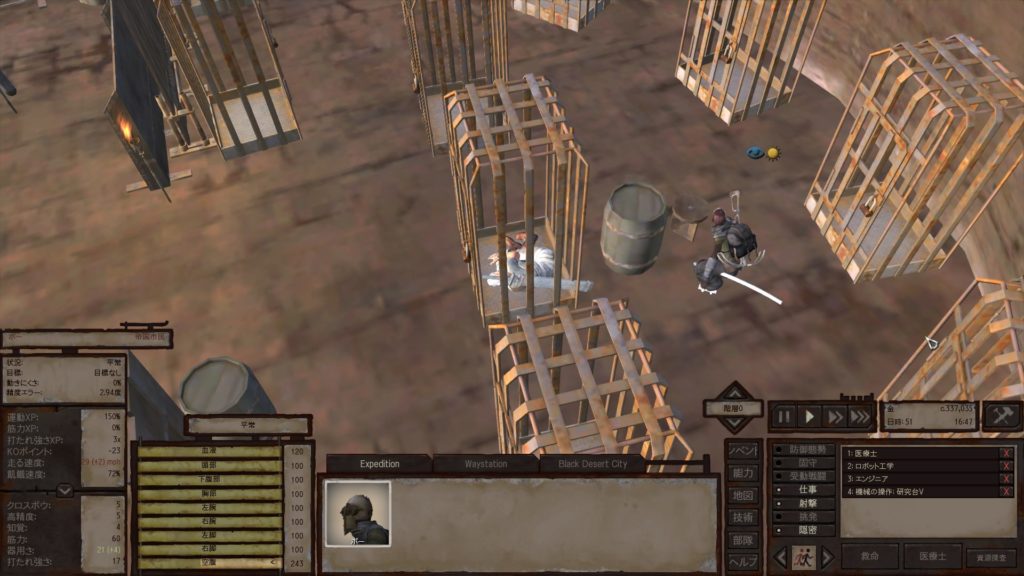The width and height of the screenshot is (1024, 576).
Task: Set game speed to triple-arrow fastest
Action: click(x=859, y=415)
